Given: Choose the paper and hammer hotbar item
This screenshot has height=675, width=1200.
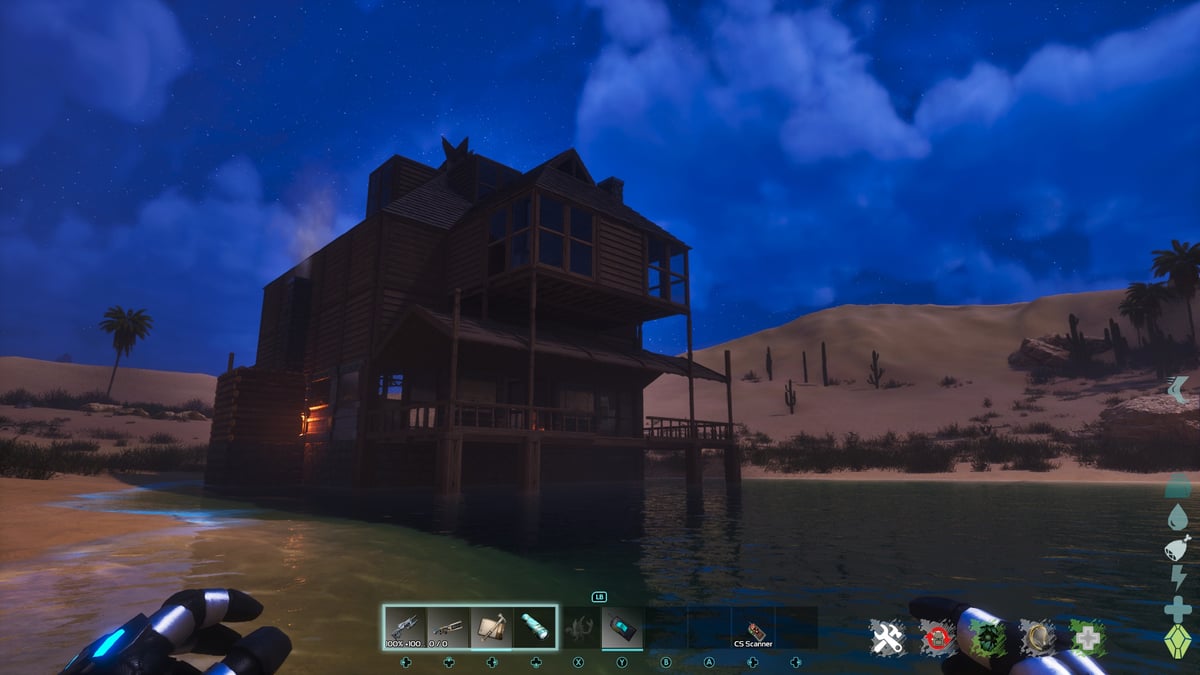Looking at the screenshot, I should click(x=491, y=627).
